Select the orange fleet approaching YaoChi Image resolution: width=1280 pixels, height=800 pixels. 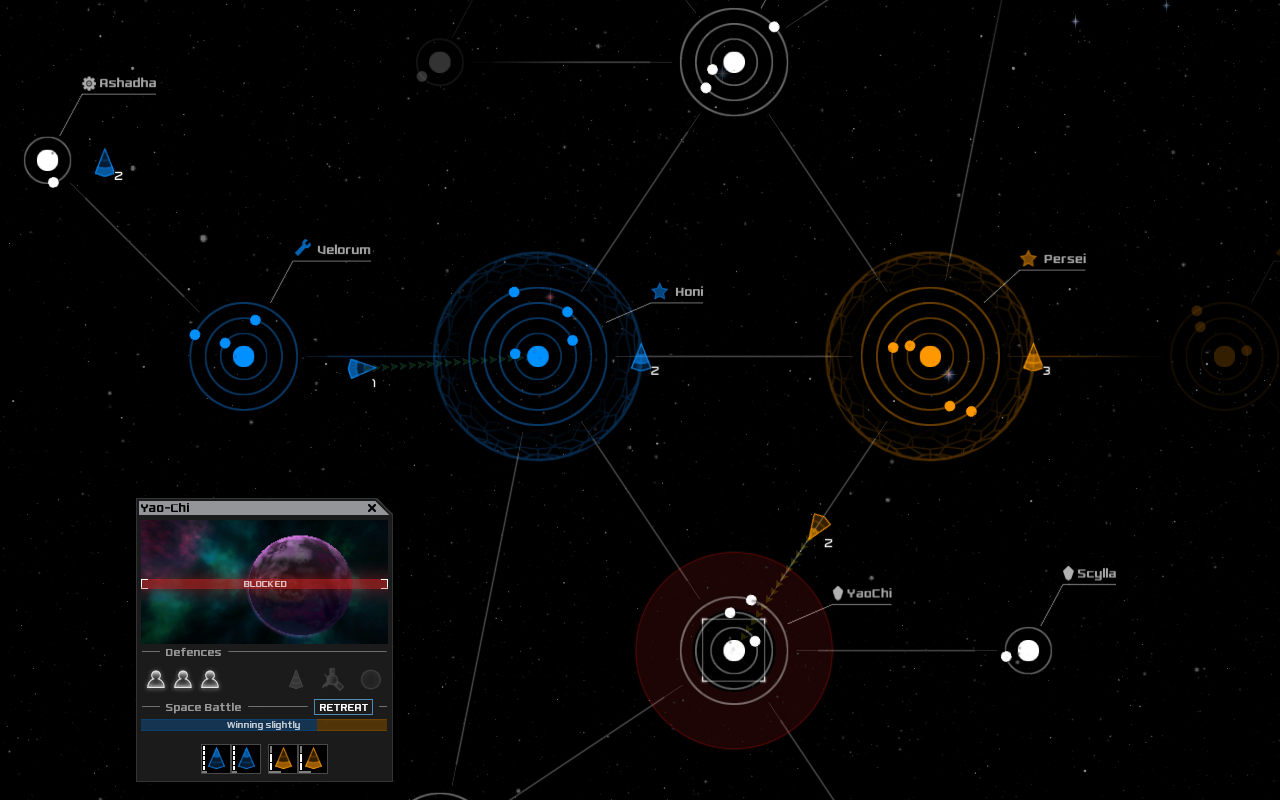pos(817,524)
